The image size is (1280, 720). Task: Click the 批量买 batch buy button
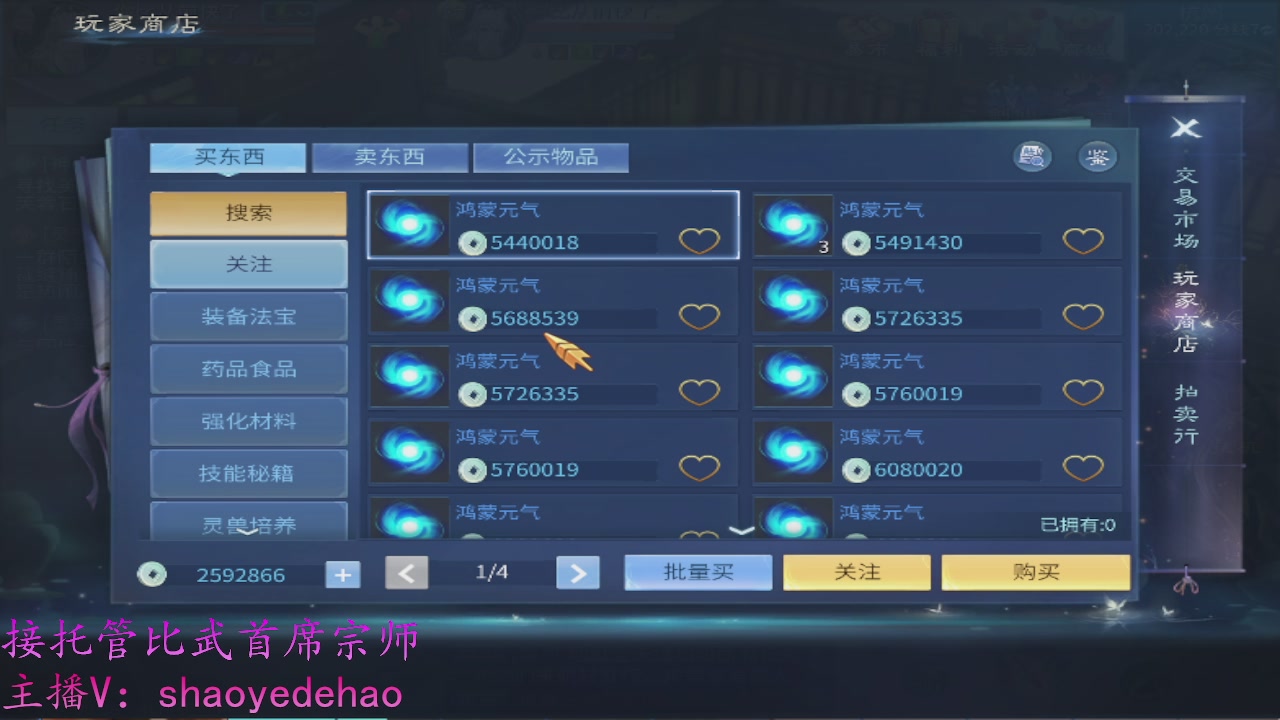(698, 571)
